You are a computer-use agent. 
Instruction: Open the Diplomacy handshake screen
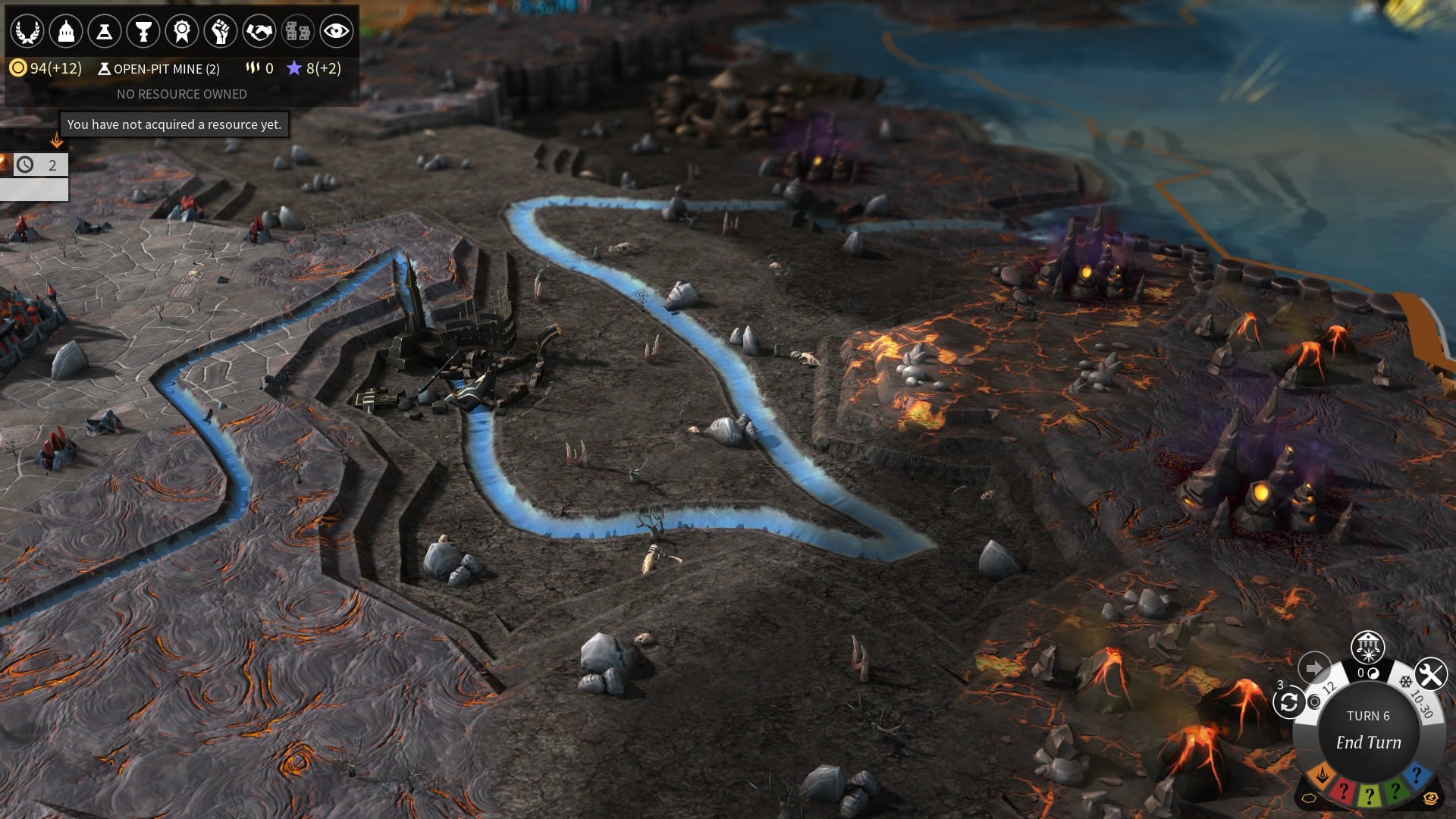(x=259, y=32)
